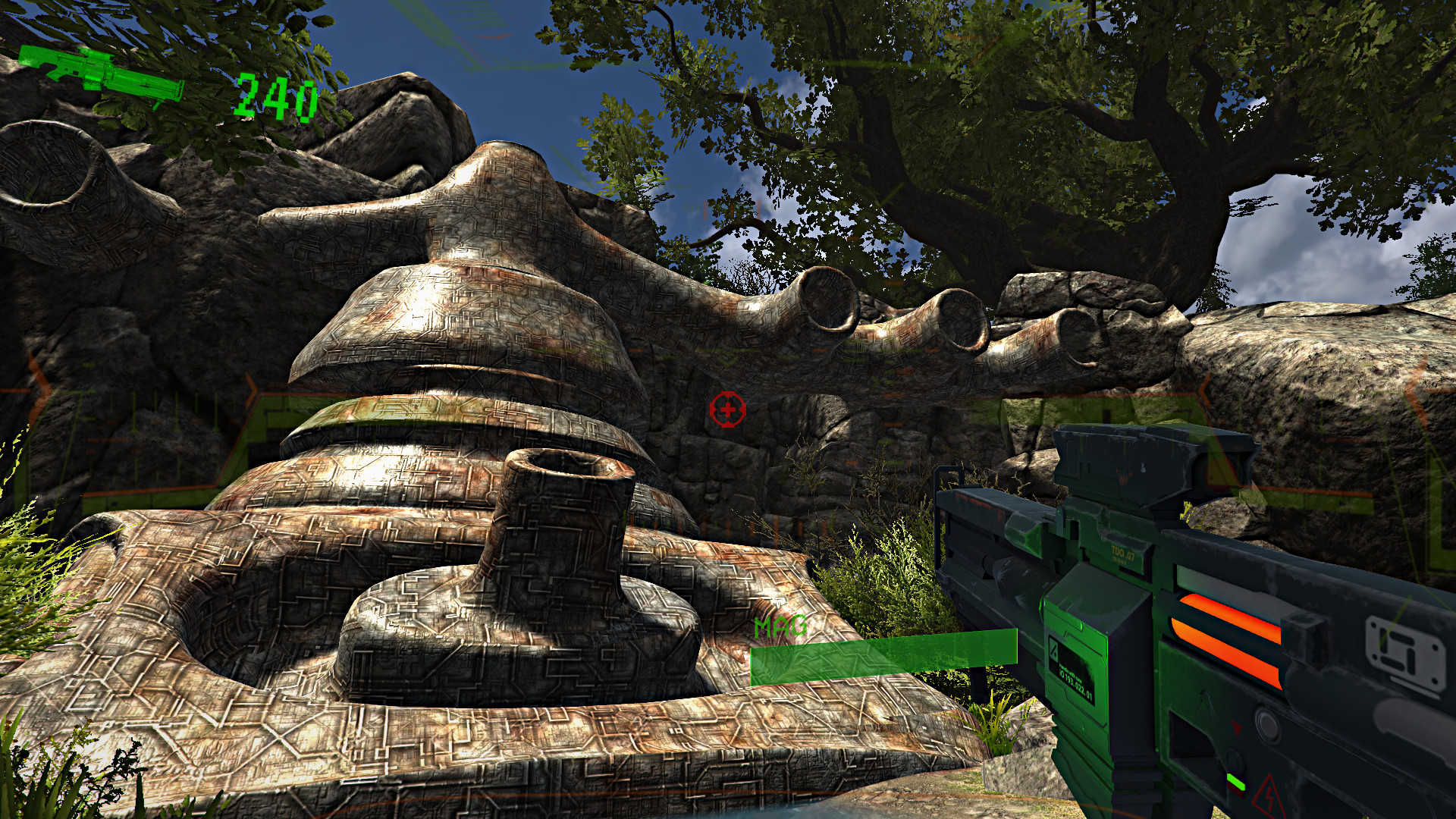Toggle the small circular switch near the grip
This screenshot has width=1456, height=819.
(x=1234, y=759)
